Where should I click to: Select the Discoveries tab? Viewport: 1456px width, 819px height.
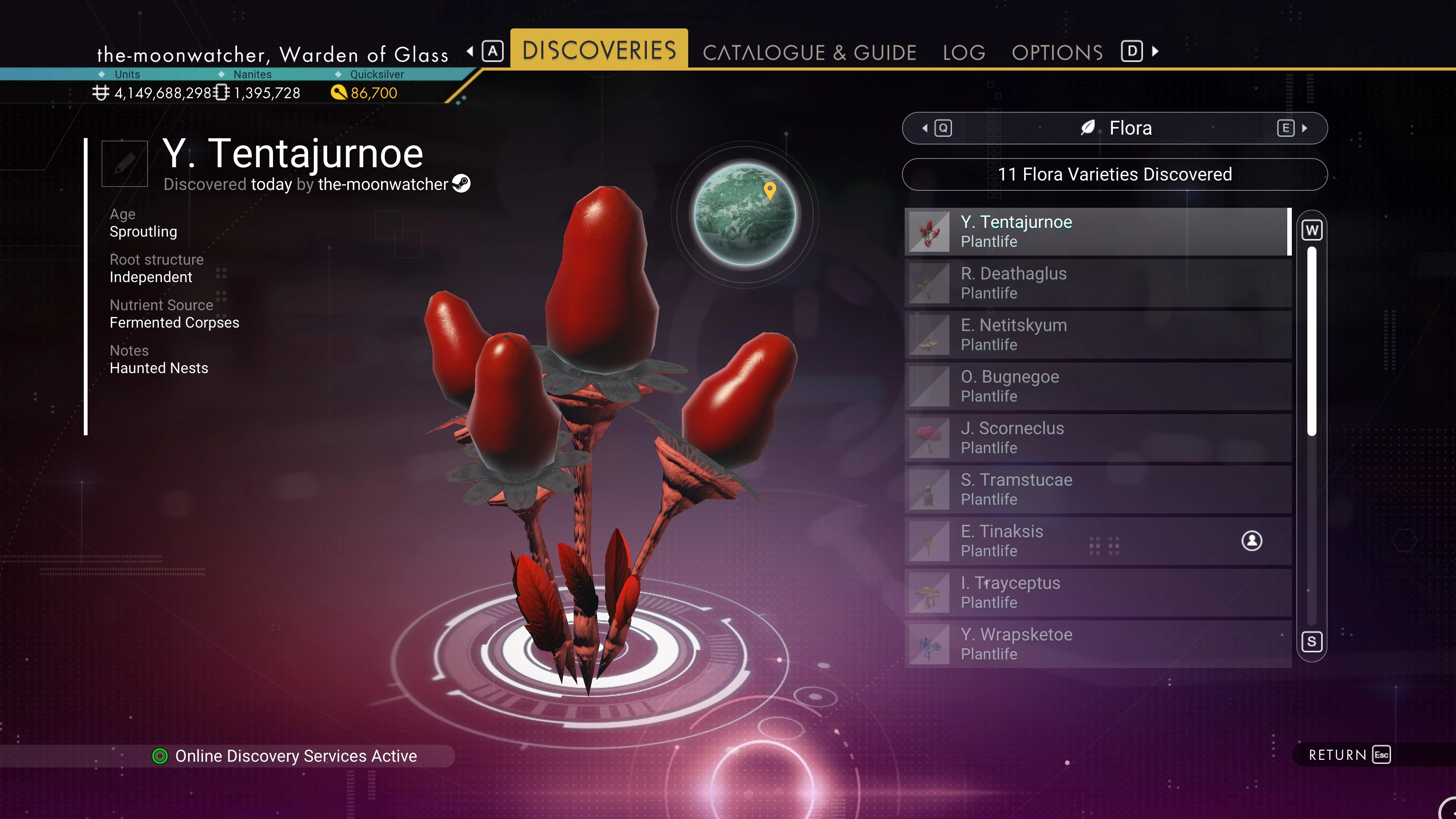[599, 50]
